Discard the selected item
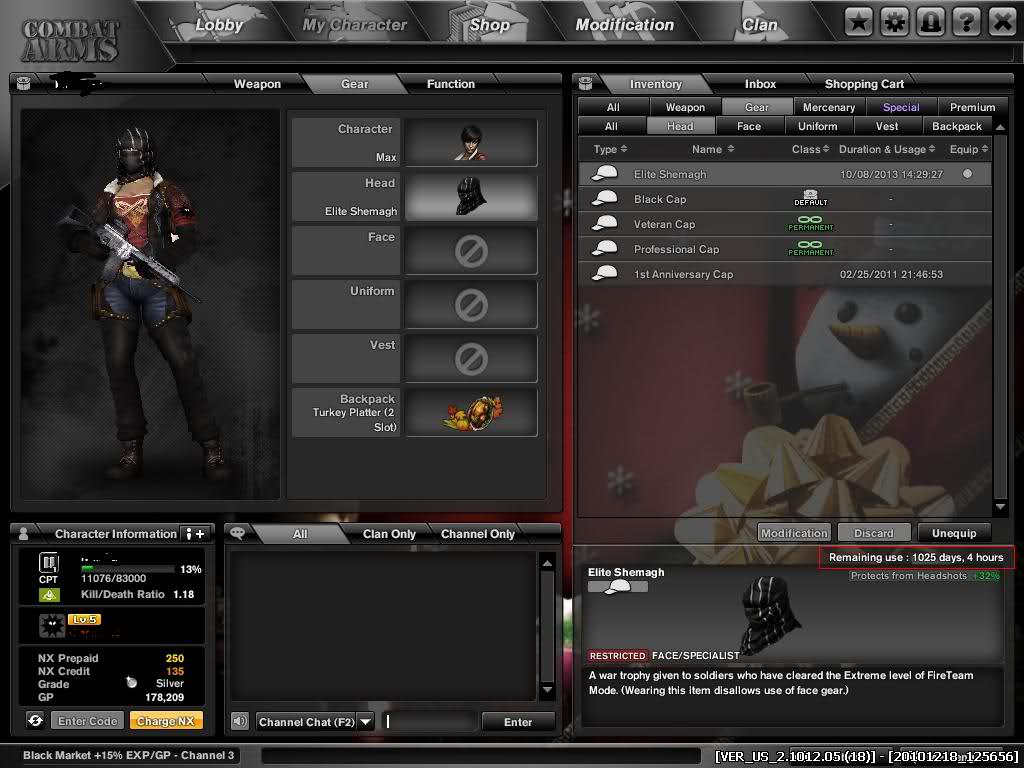Viewport: 1024px width, 768px height. [873, 533]
